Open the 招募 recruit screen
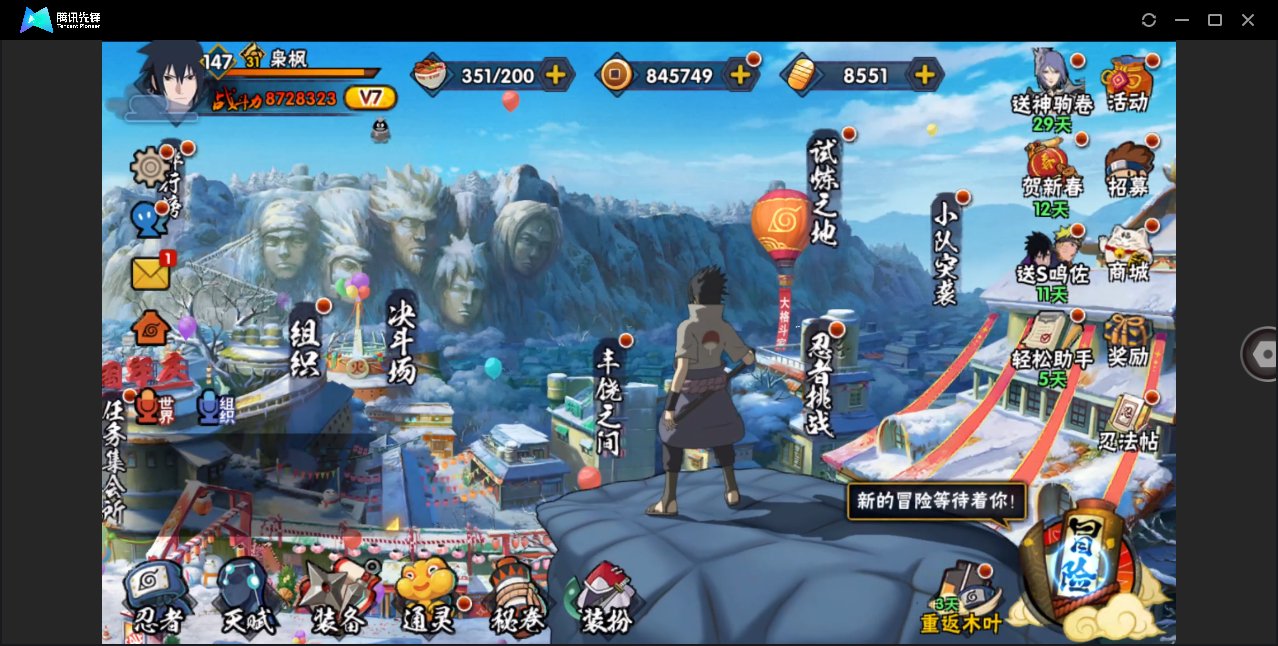 [1128, 168]
